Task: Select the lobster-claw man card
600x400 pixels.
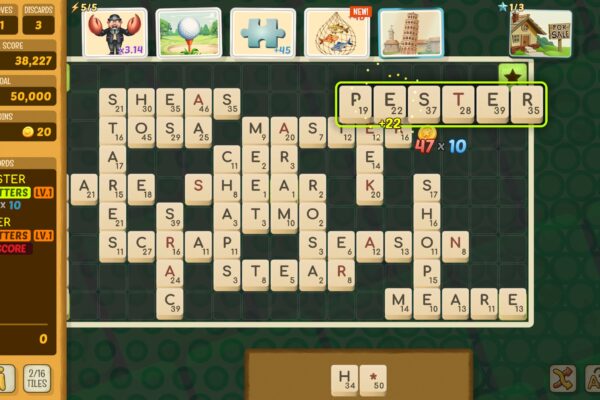Action: 114,33
